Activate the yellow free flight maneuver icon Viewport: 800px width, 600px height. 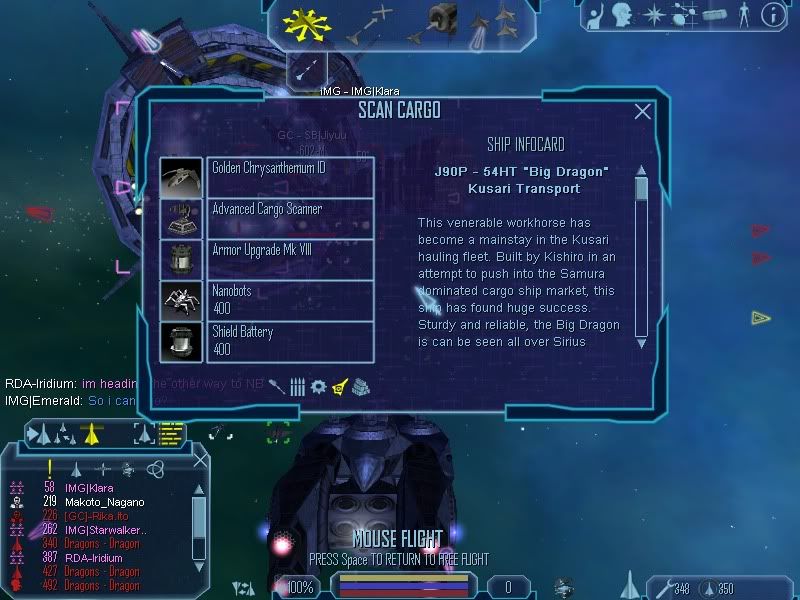pyautogui.click(x=306, y=22)
